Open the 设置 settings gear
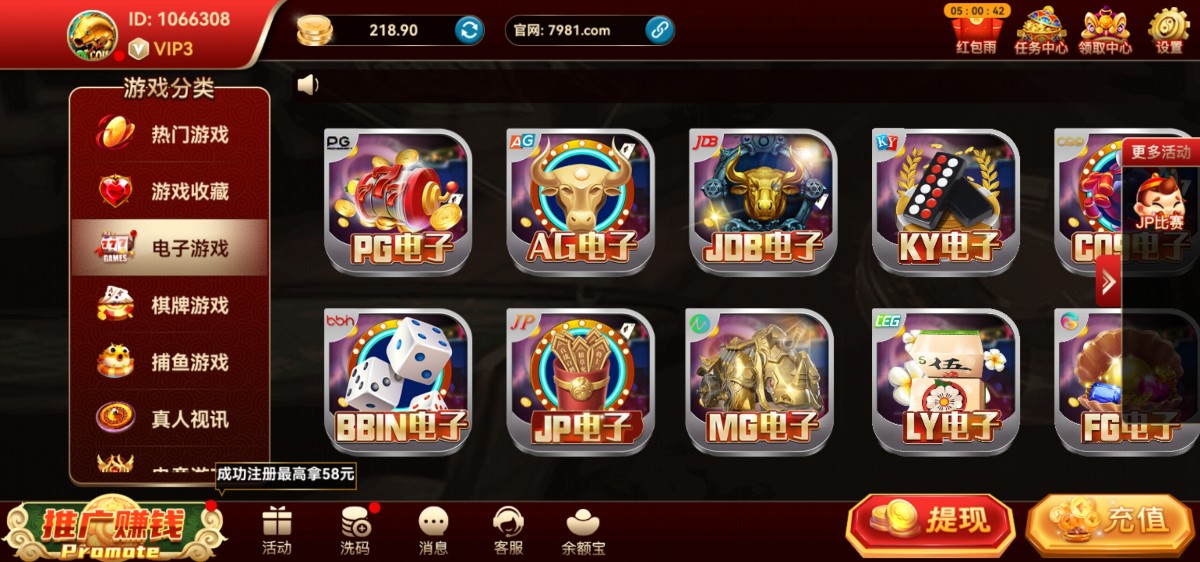 point(1168,30)
